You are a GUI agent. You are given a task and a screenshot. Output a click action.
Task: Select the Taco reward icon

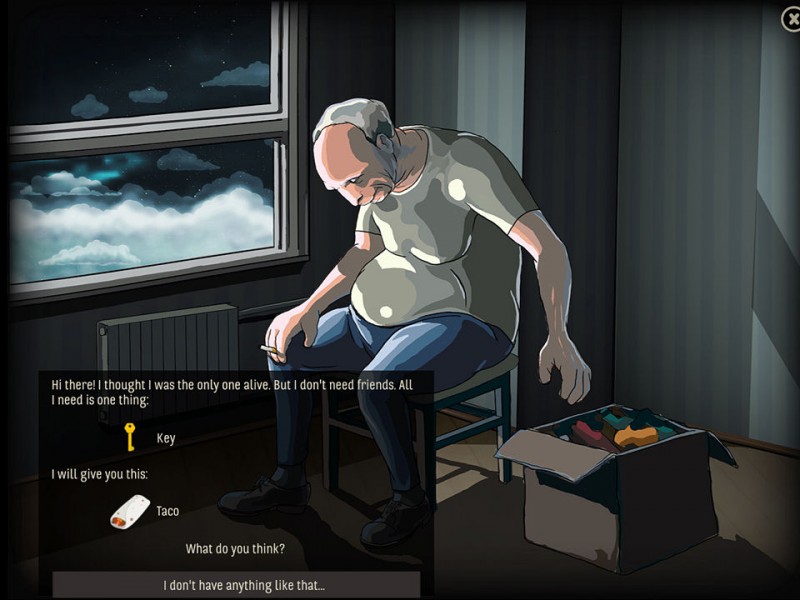130,511
